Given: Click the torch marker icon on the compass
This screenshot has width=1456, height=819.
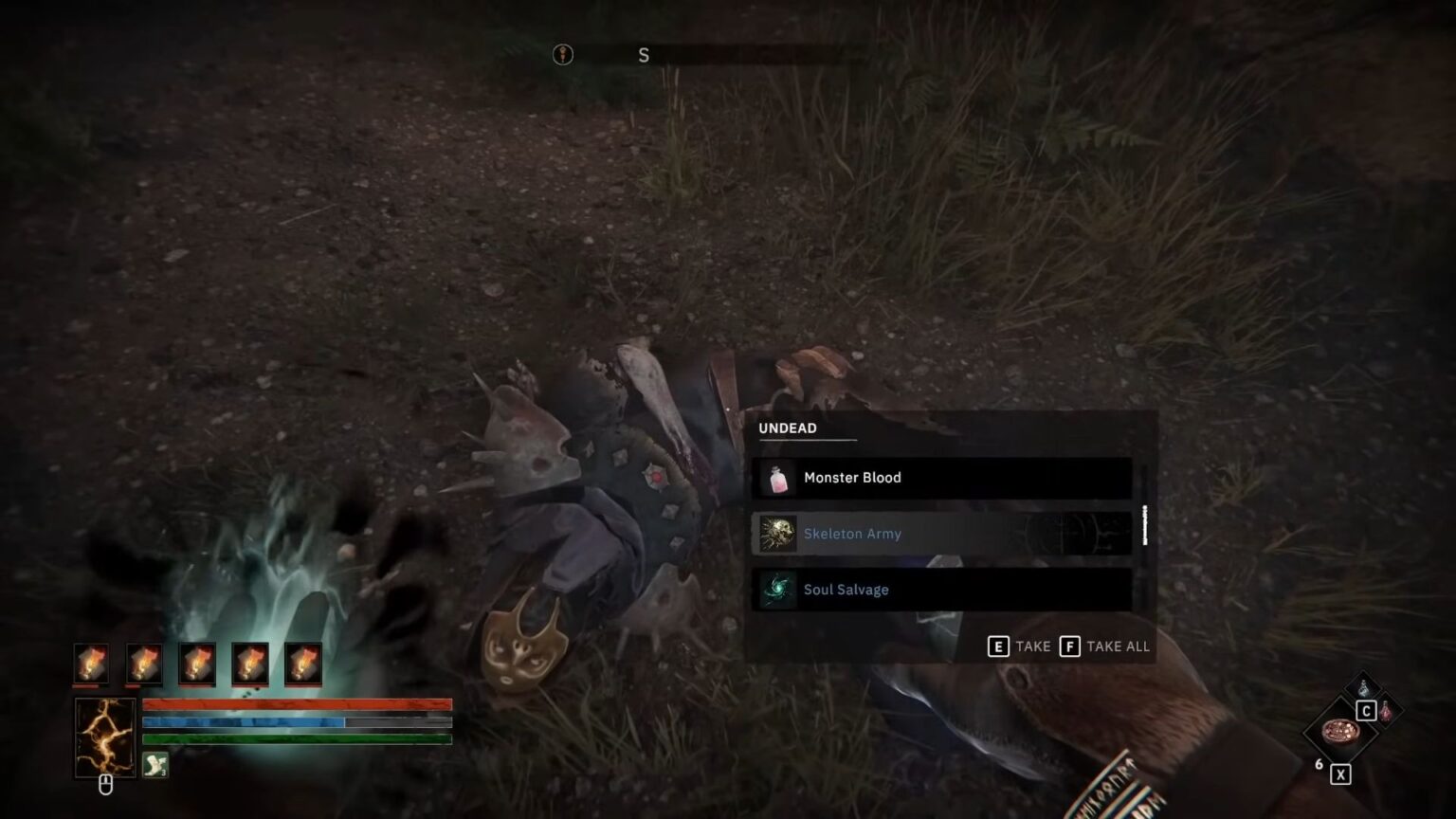Looking at the screenshot, I should tap(562, 55).
